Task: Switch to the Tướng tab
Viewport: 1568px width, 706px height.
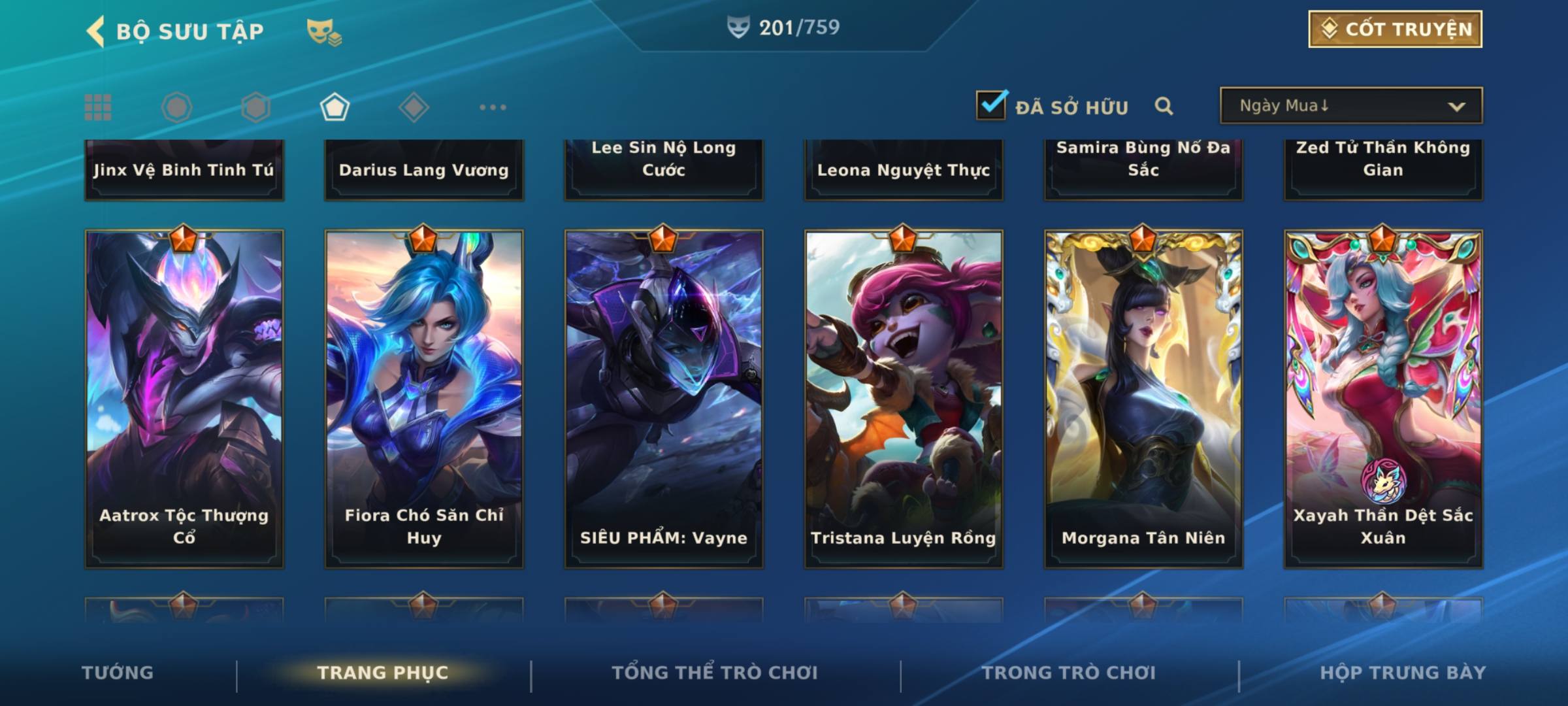Action: click(118, 673)
